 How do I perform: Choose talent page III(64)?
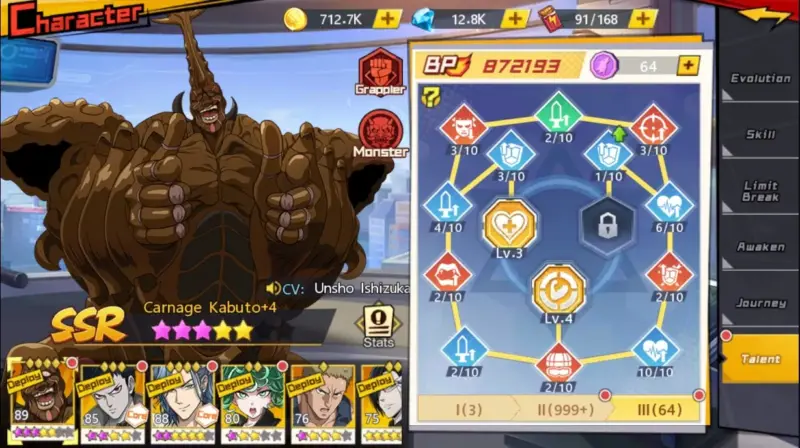pos(653,408)
